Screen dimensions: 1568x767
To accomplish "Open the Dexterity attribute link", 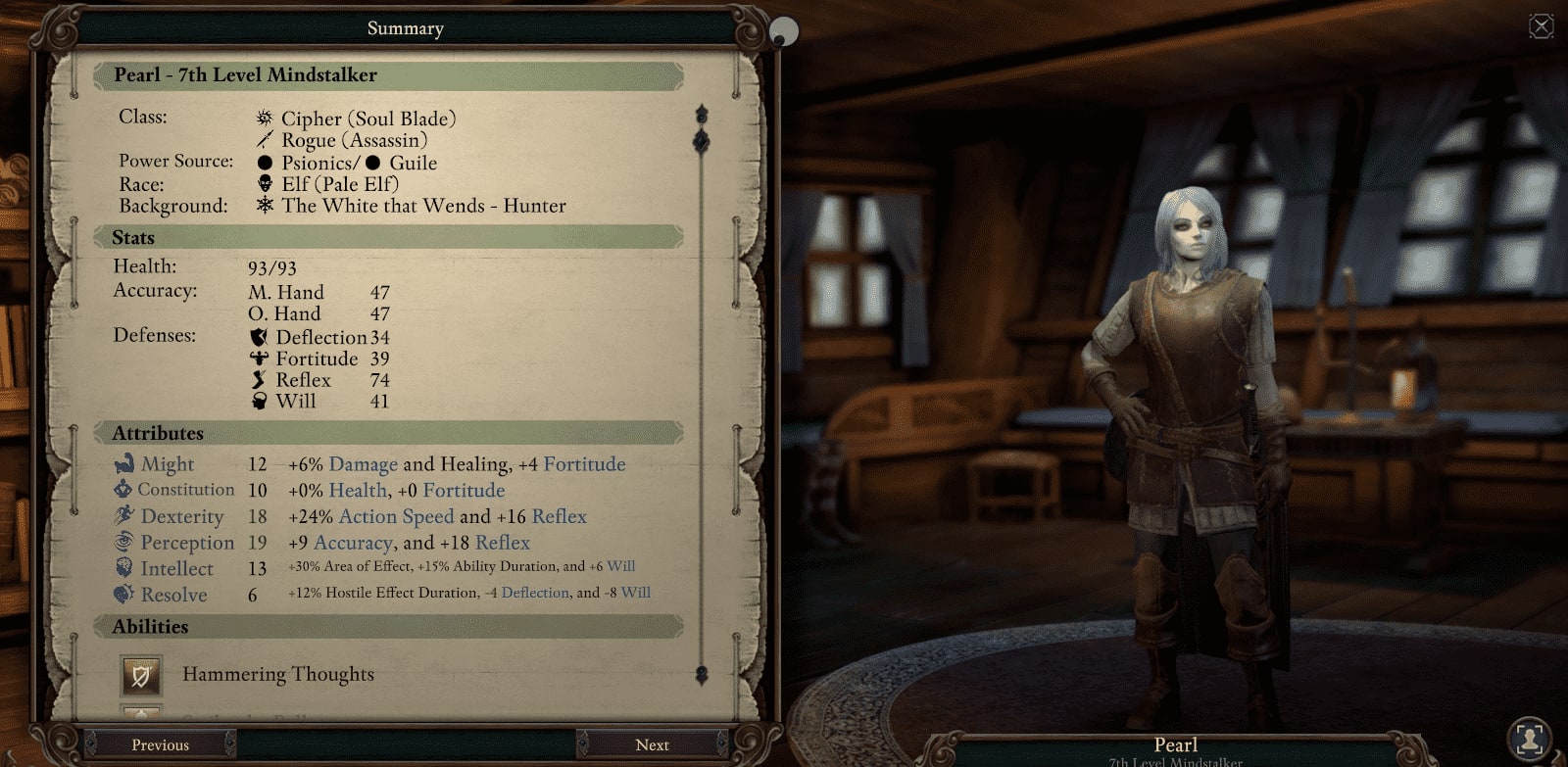I will point(181,516).
